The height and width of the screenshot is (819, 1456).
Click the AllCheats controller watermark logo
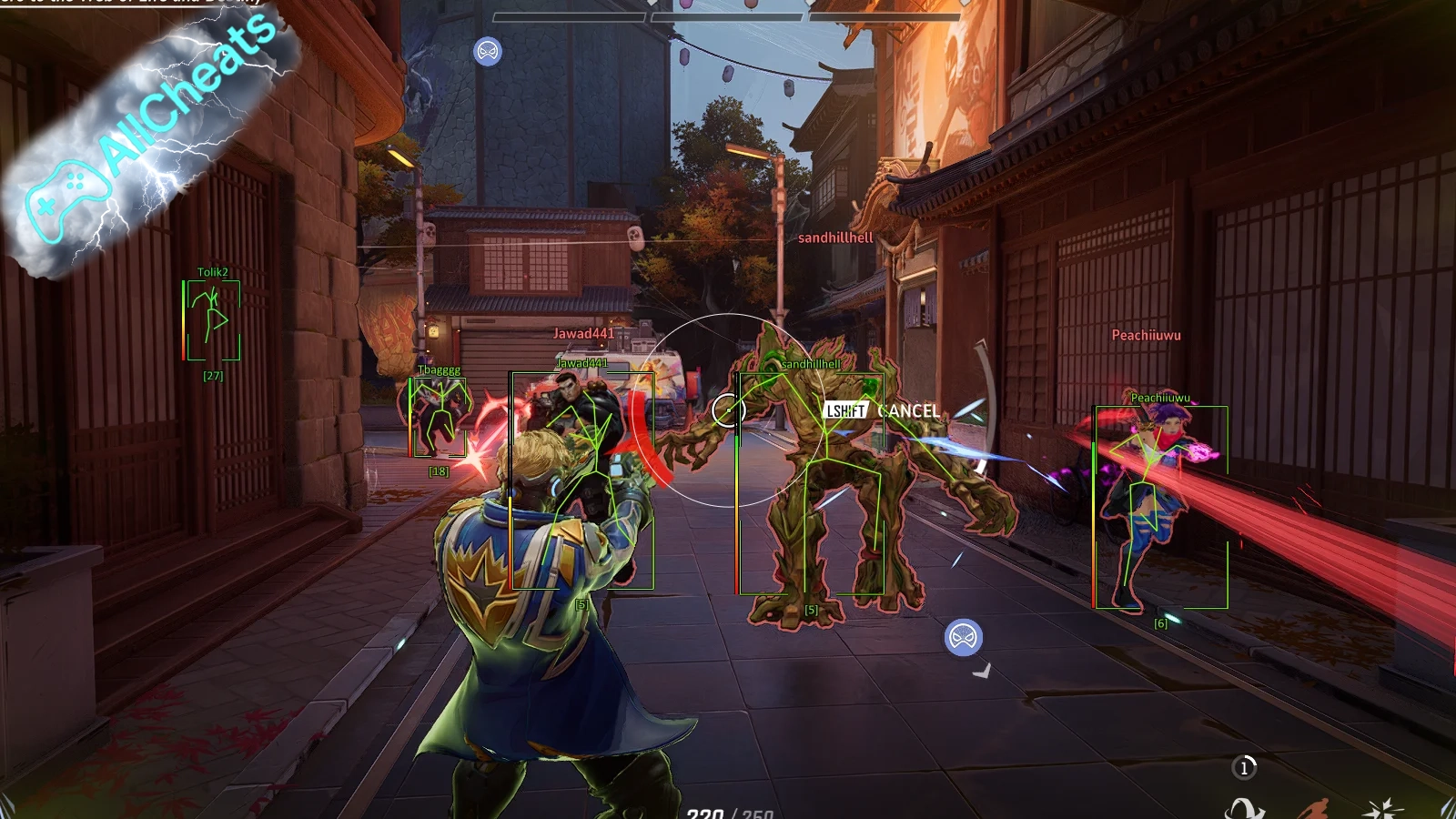pos(66,198)
